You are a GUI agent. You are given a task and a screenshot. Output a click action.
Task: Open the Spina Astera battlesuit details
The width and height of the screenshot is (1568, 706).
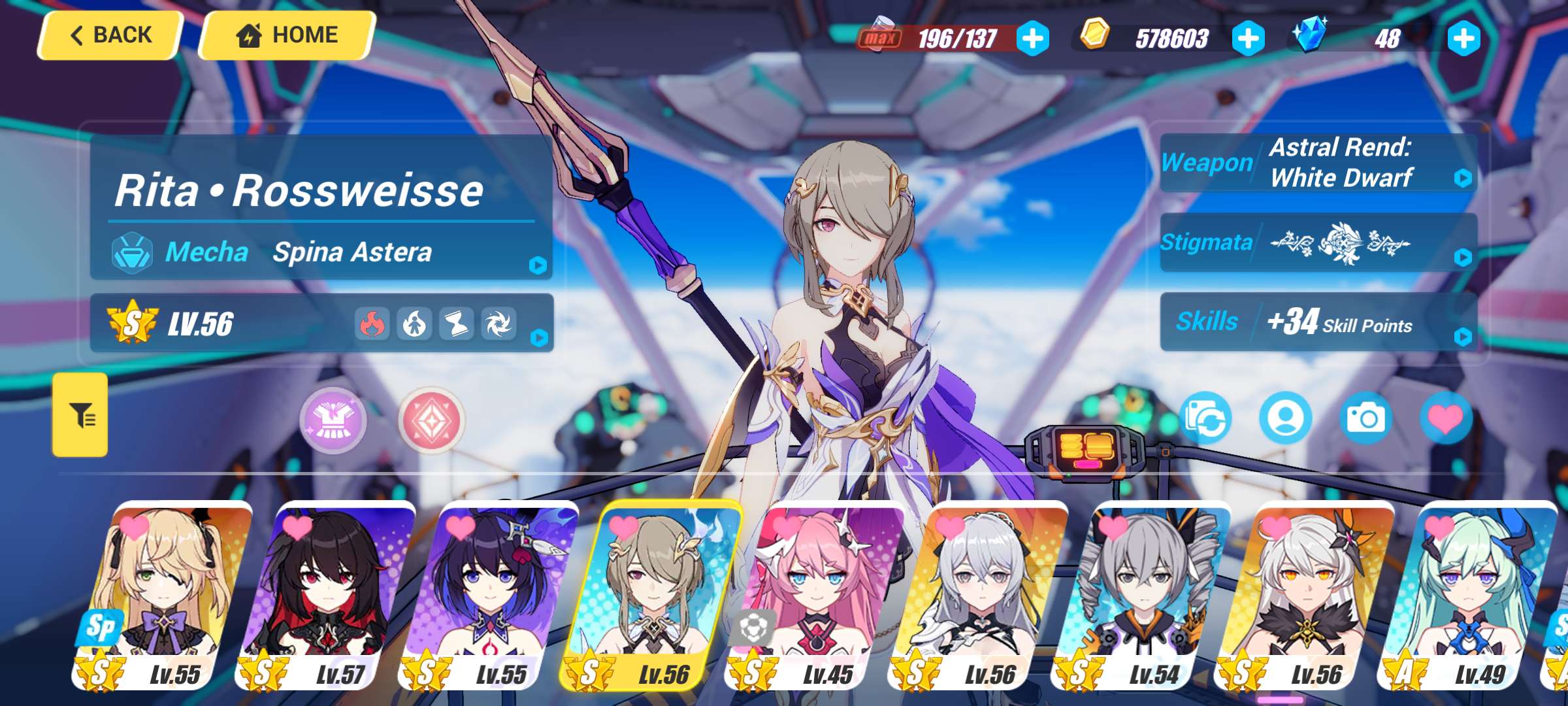pos(321,252)
